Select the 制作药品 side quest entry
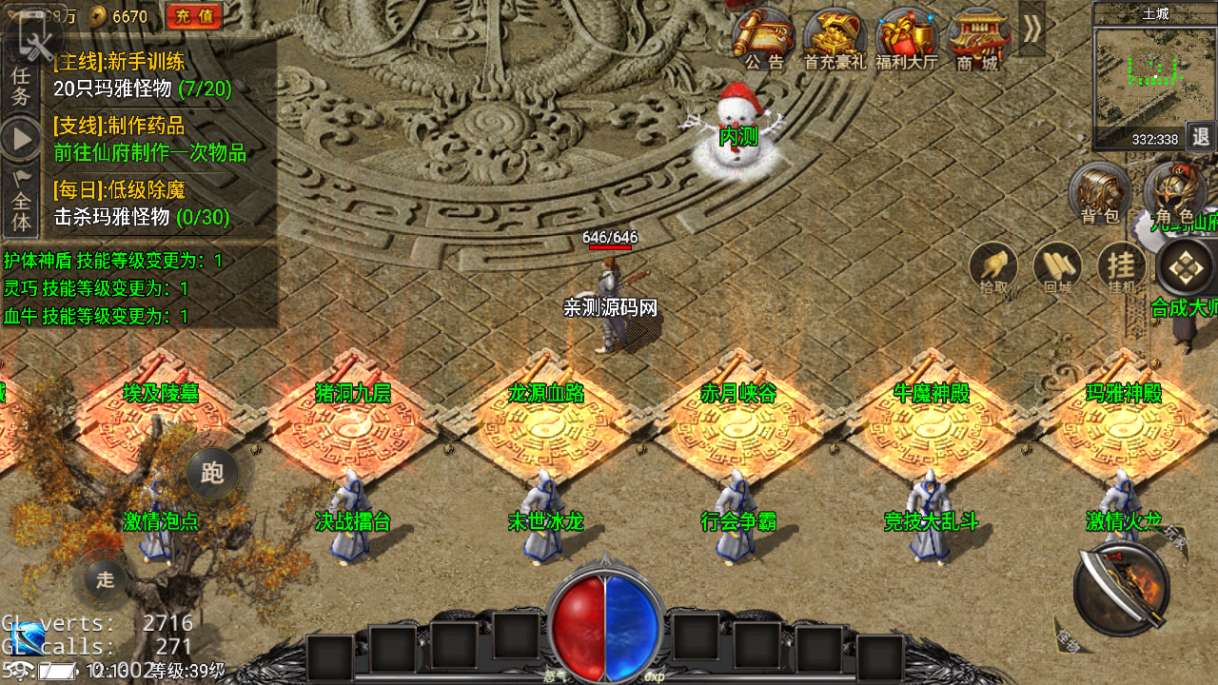This screenshot has width=1218, height=685. pyautogui.click(x=150, y=140)
